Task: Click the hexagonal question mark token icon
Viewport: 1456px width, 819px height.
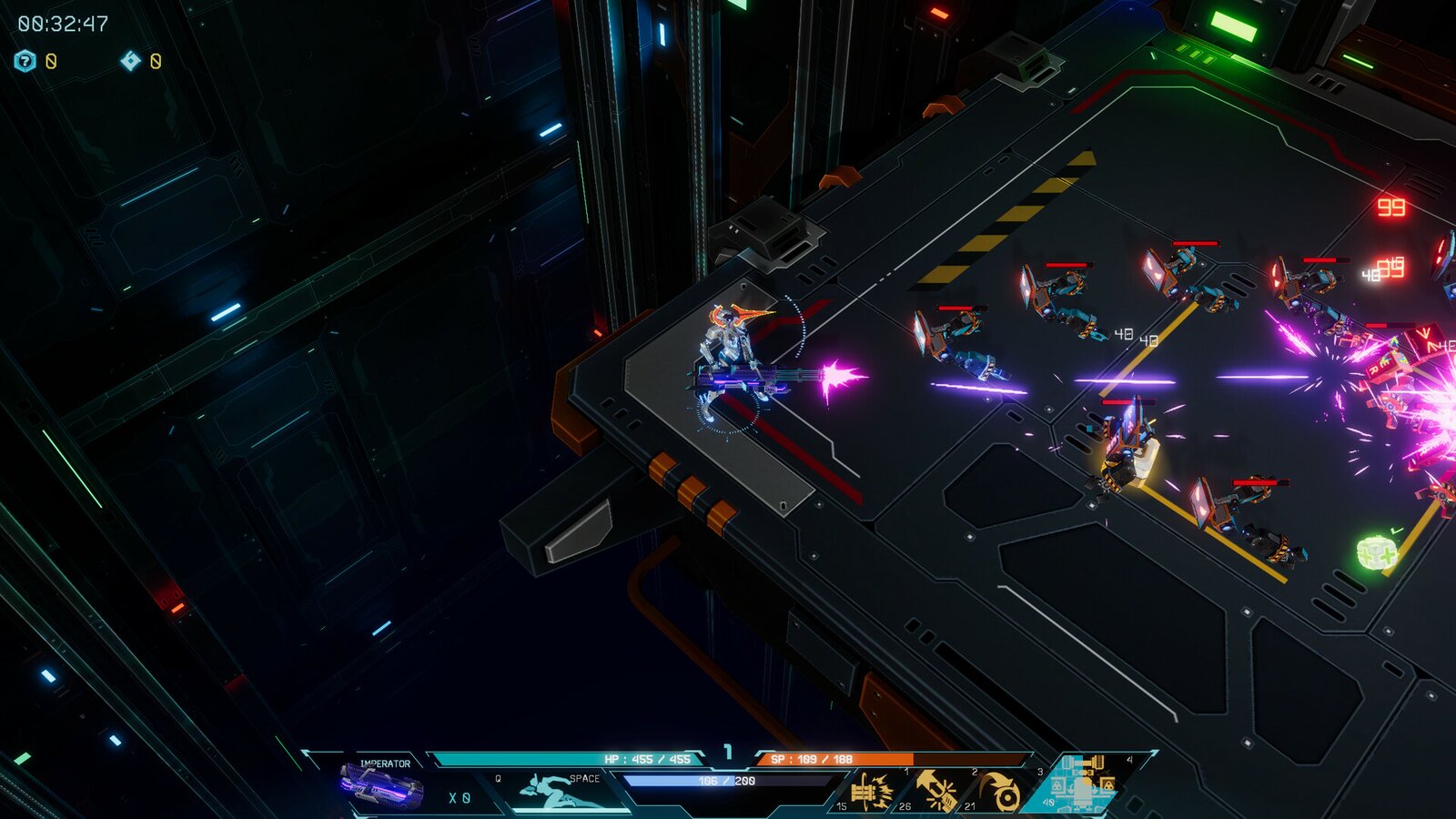Action: 25,61
